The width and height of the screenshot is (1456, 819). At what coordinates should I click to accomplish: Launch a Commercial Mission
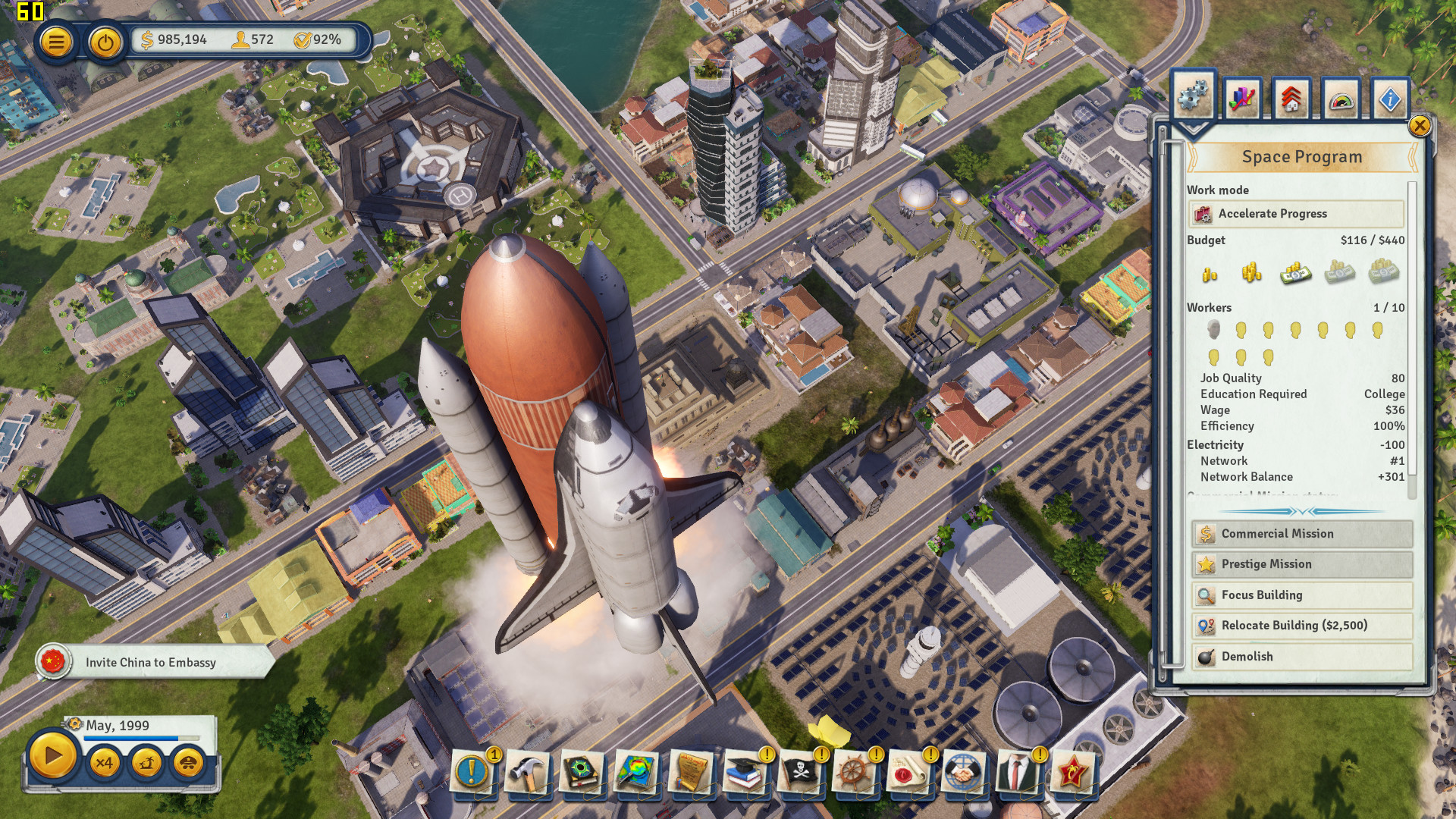pyautogui.click(x=1301, y=534)
